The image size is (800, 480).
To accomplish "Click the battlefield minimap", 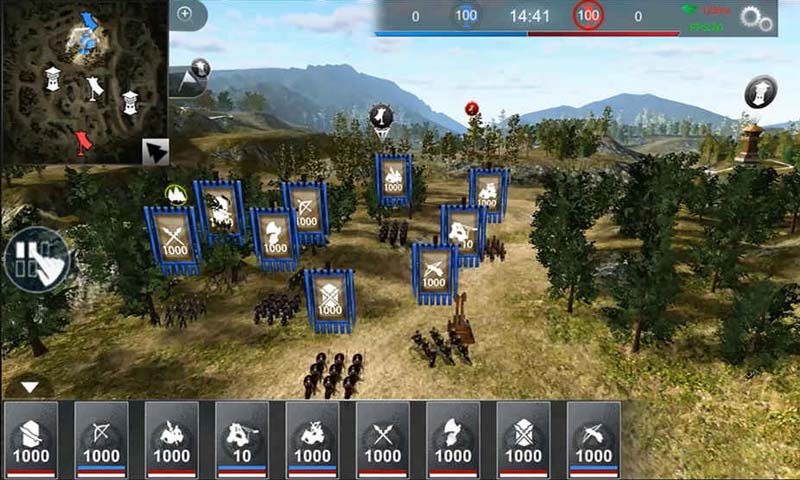I will point(84,82).
